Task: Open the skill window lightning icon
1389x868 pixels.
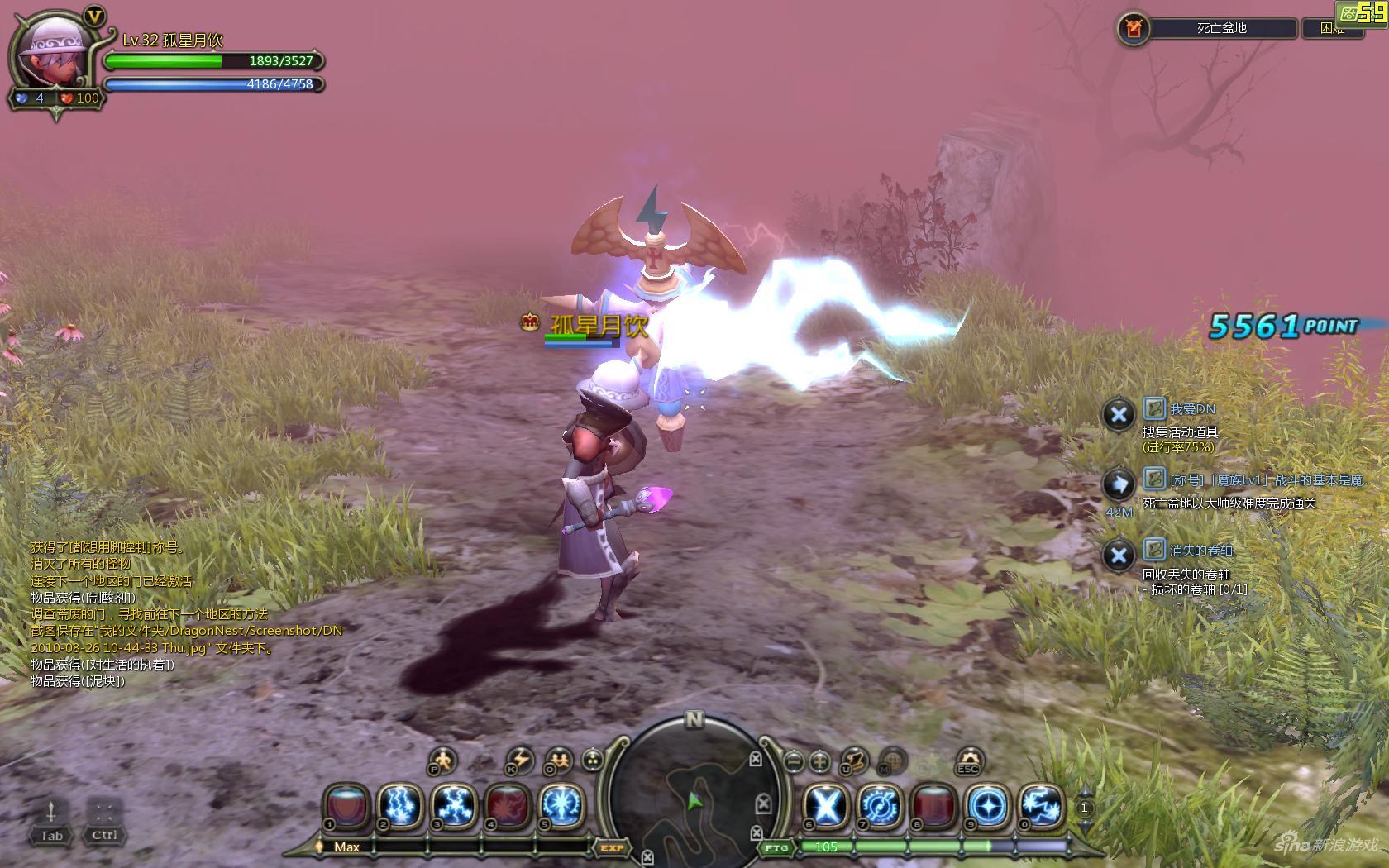Action: point(520,760)
